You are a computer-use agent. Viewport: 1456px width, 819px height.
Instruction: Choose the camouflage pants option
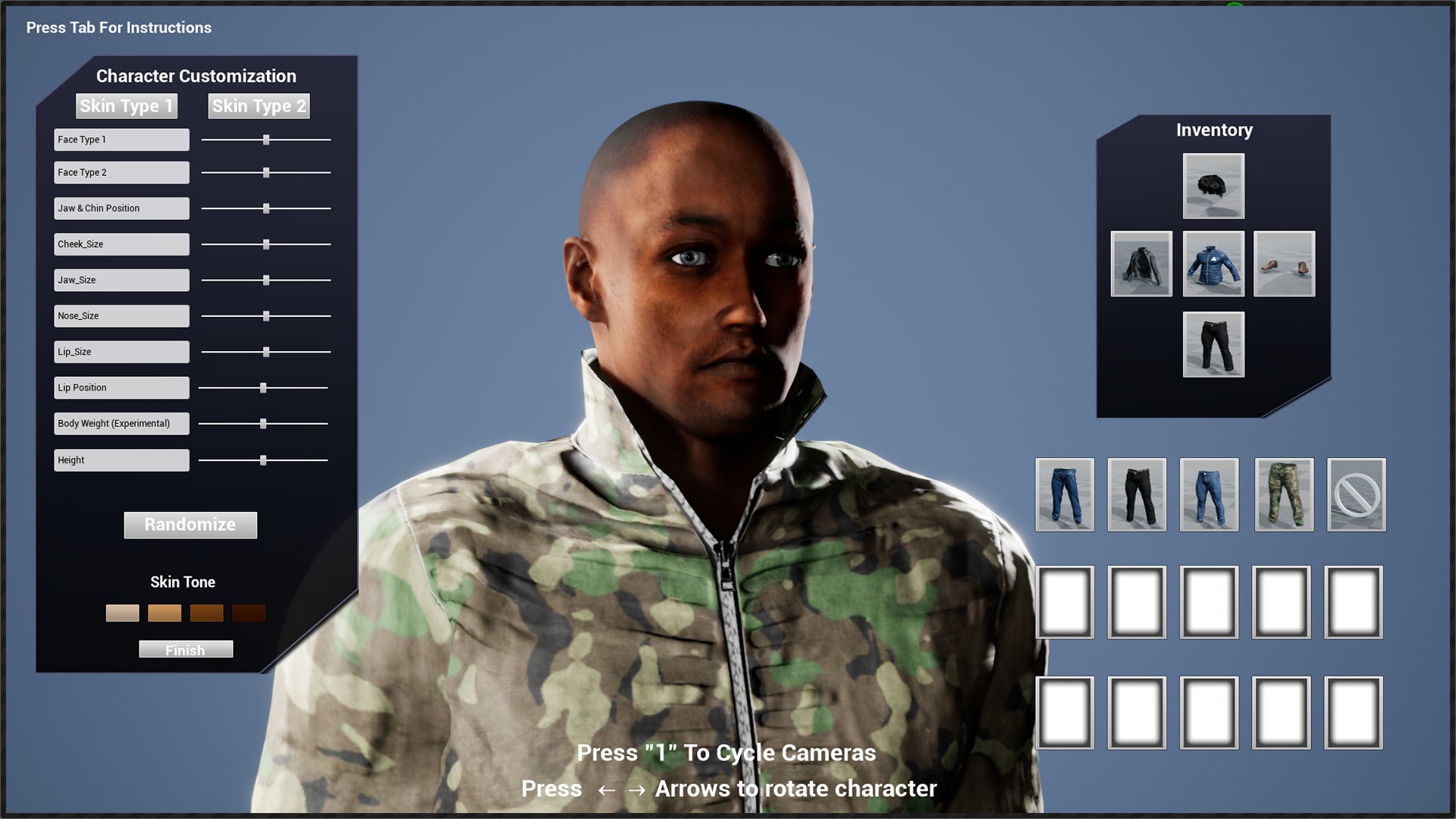click(1284, 494)
